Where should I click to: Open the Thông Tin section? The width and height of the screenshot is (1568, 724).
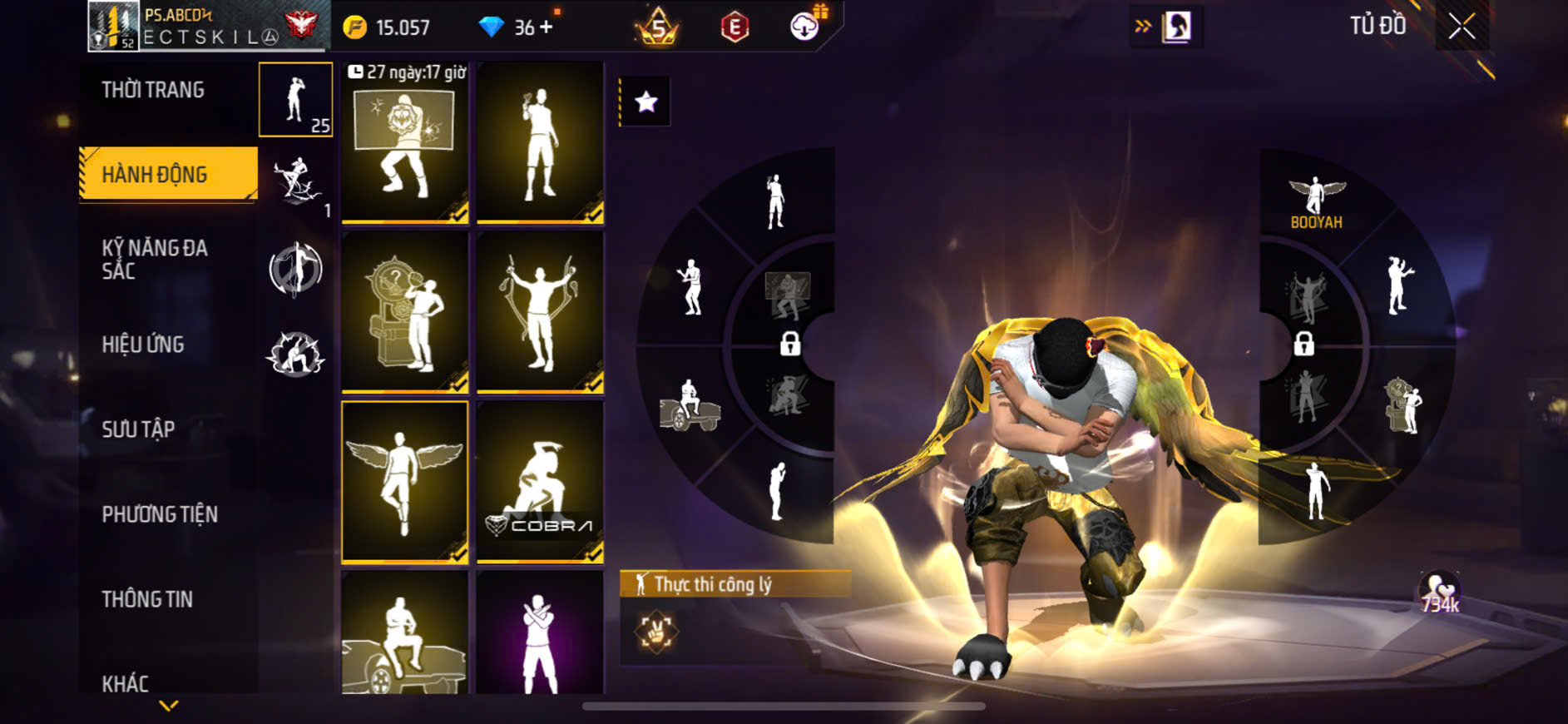click(147, 599)
